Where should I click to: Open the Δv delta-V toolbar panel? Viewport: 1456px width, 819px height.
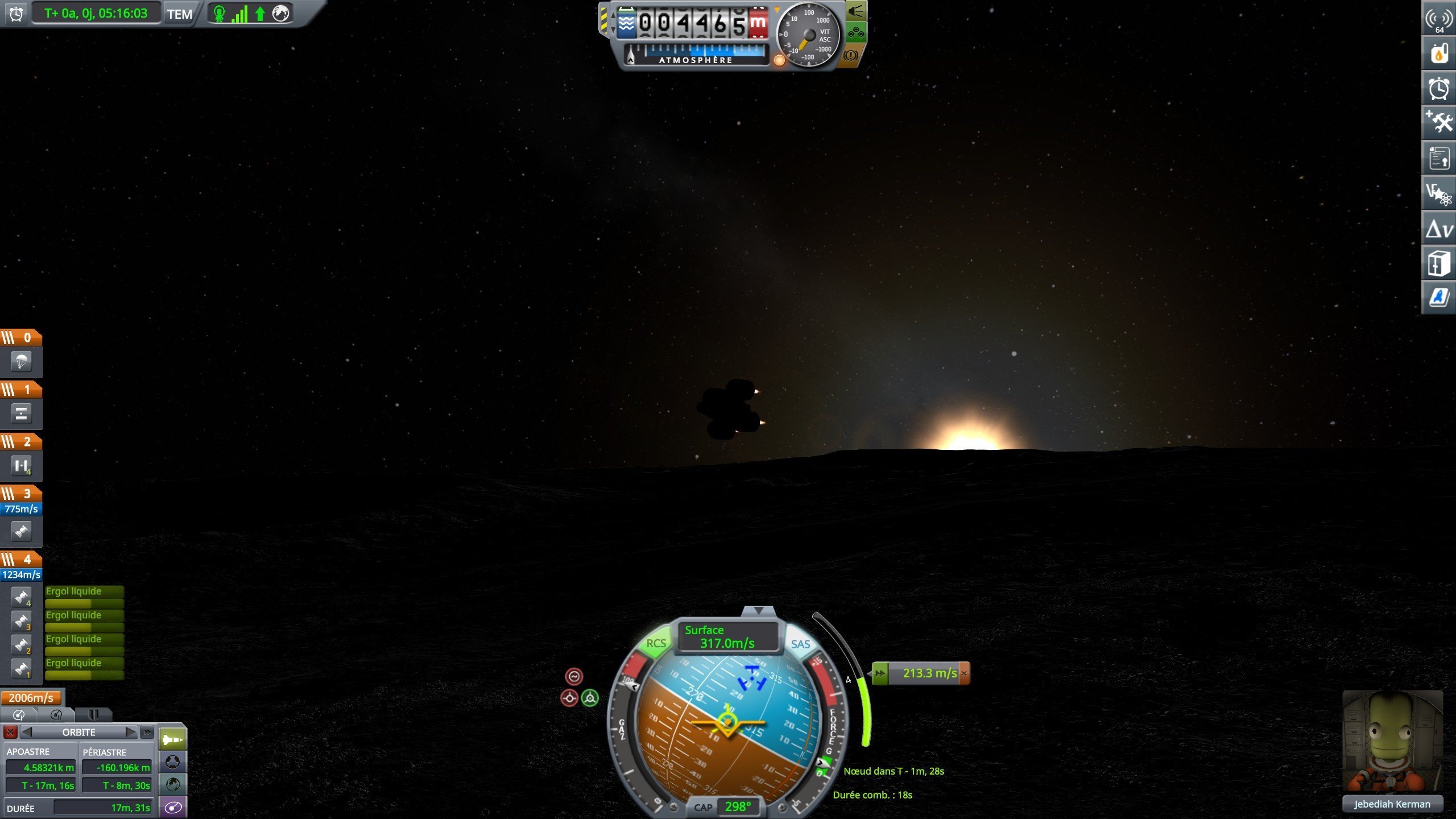coord(1438,229)
